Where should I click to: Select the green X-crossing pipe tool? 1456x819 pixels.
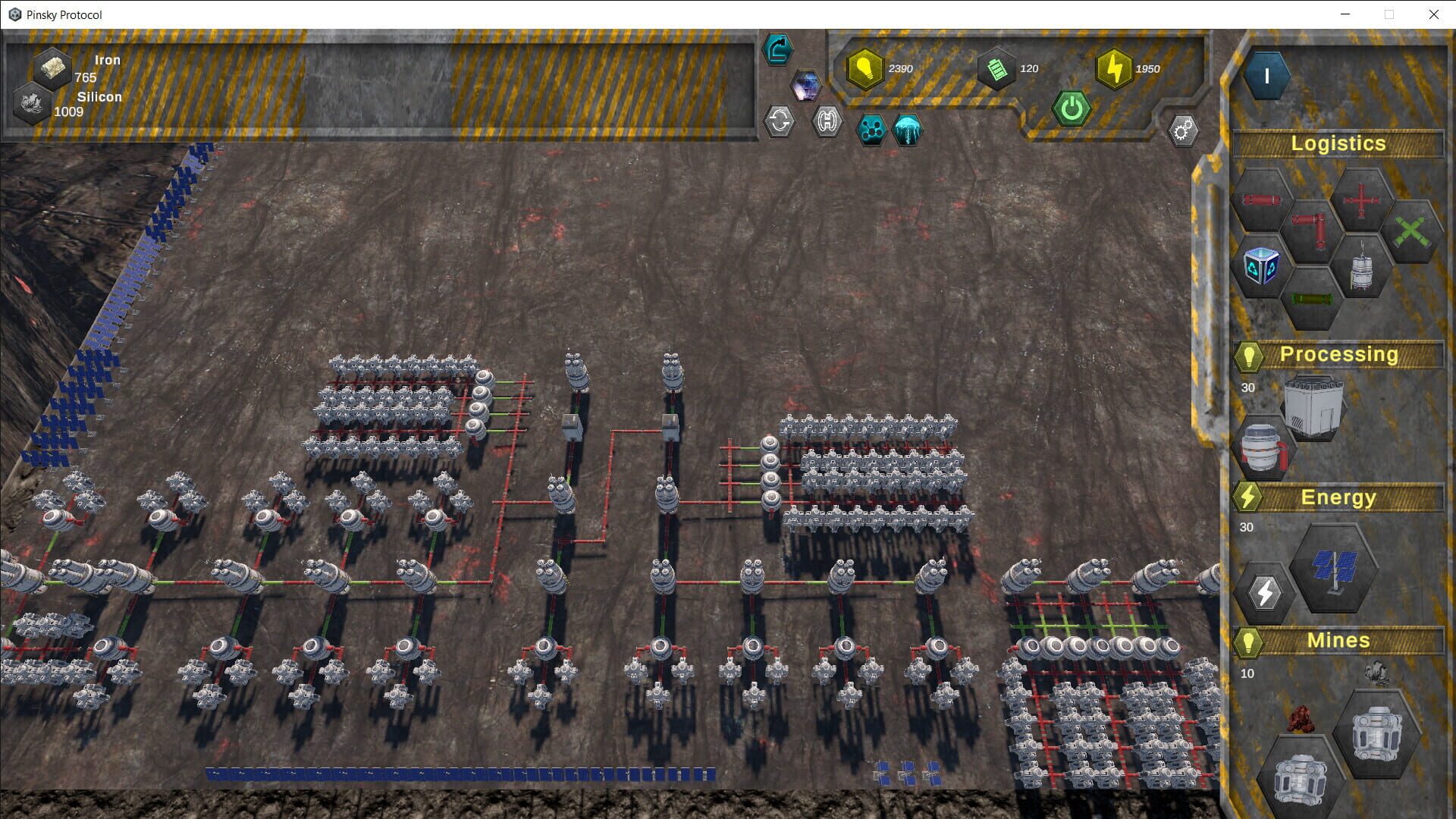1412,229
